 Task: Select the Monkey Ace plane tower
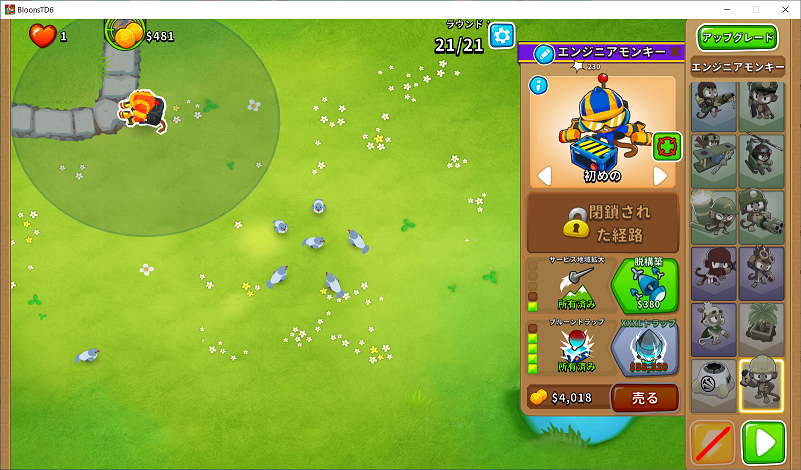click(x=714, y=161)
